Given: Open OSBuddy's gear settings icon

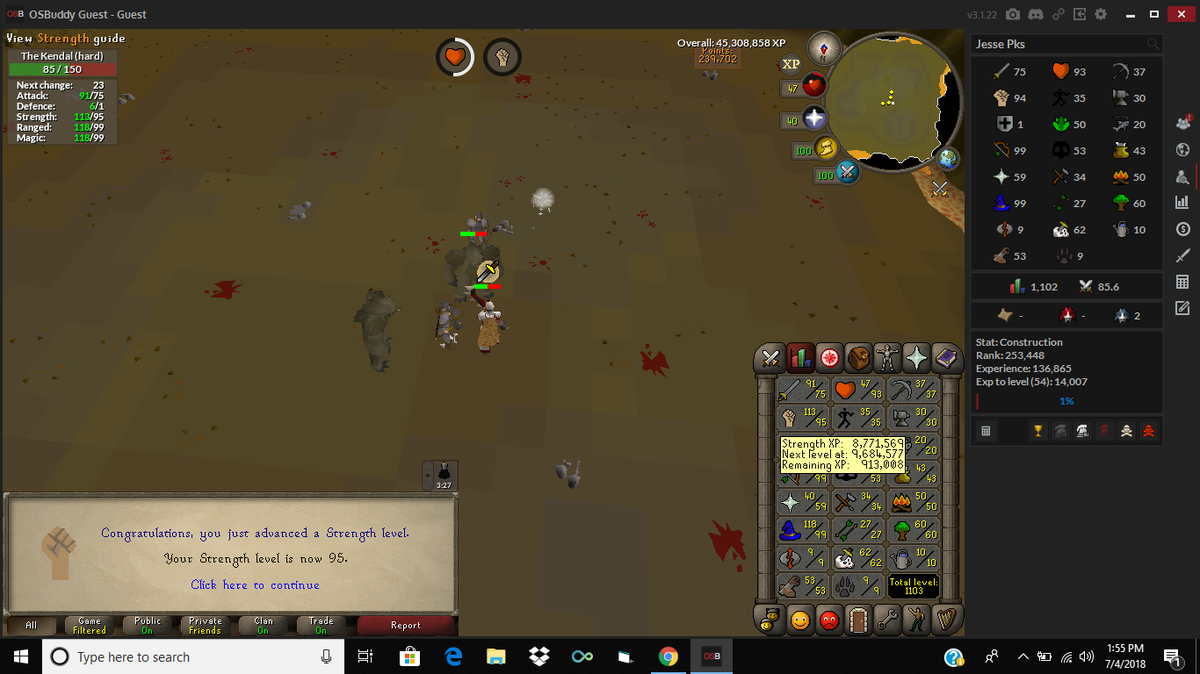Looking at the screenshot, I should (1101, 15).
